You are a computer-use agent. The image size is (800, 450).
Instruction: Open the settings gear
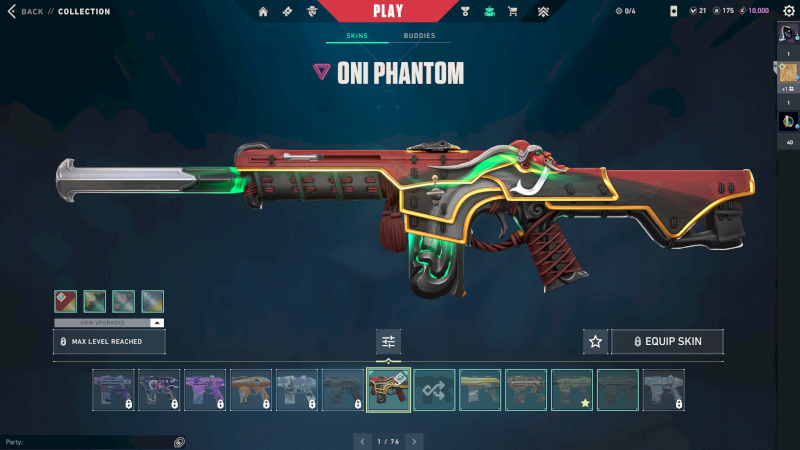788,11
